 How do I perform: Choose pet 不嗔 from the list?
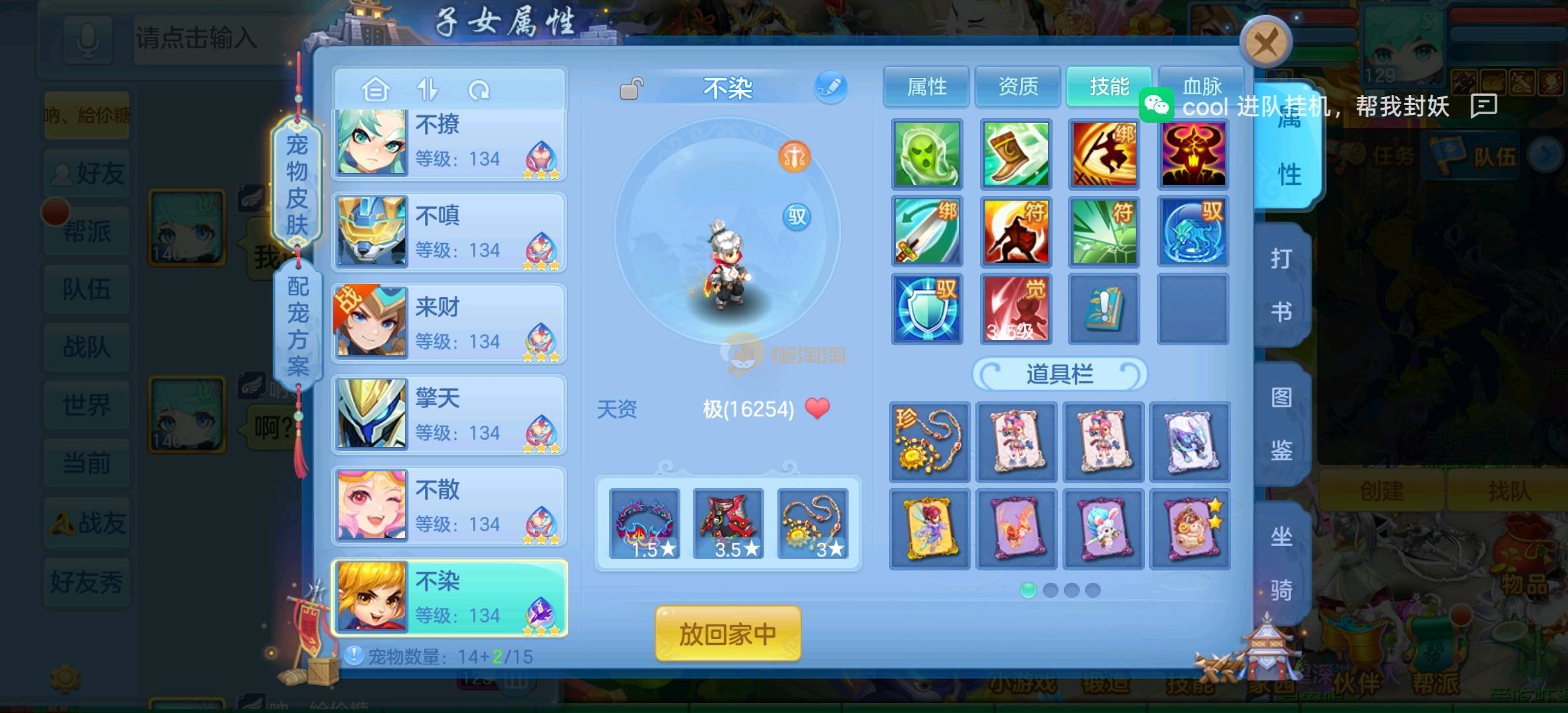(x=449, y=232)
